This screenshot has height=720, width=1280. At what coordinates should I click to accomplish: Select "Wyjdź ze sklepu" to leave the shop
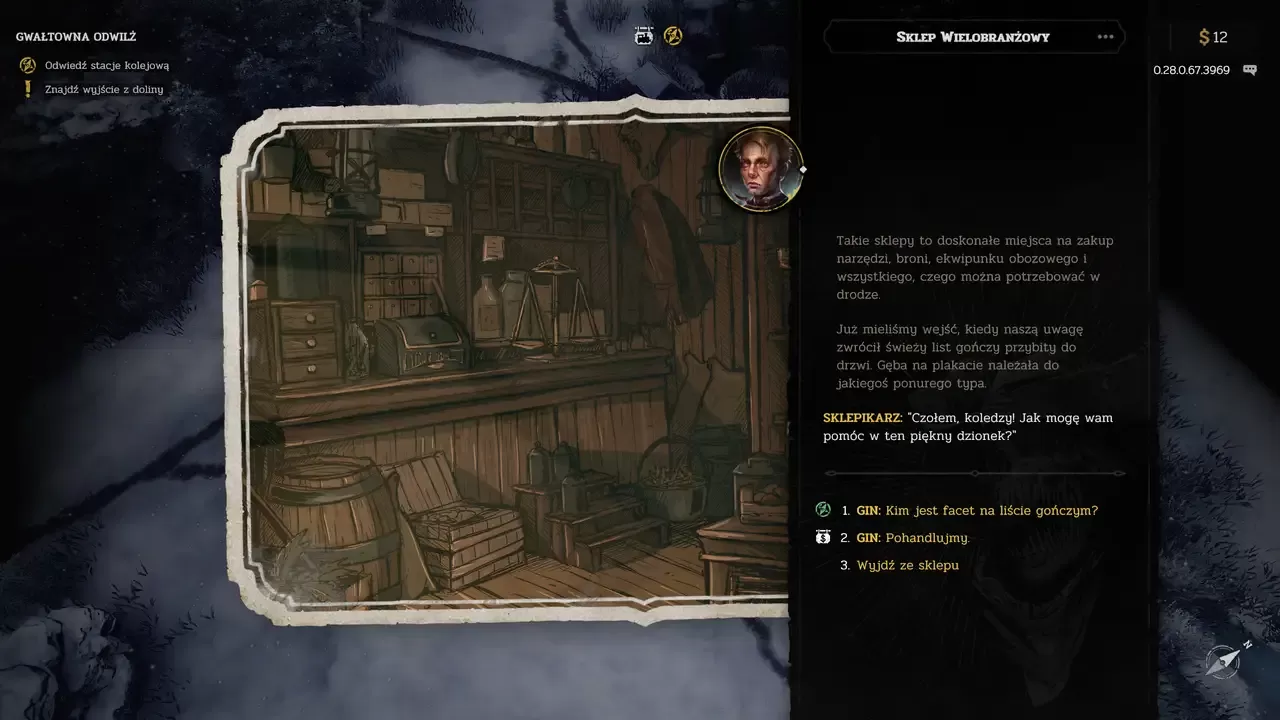click(907, 565)
